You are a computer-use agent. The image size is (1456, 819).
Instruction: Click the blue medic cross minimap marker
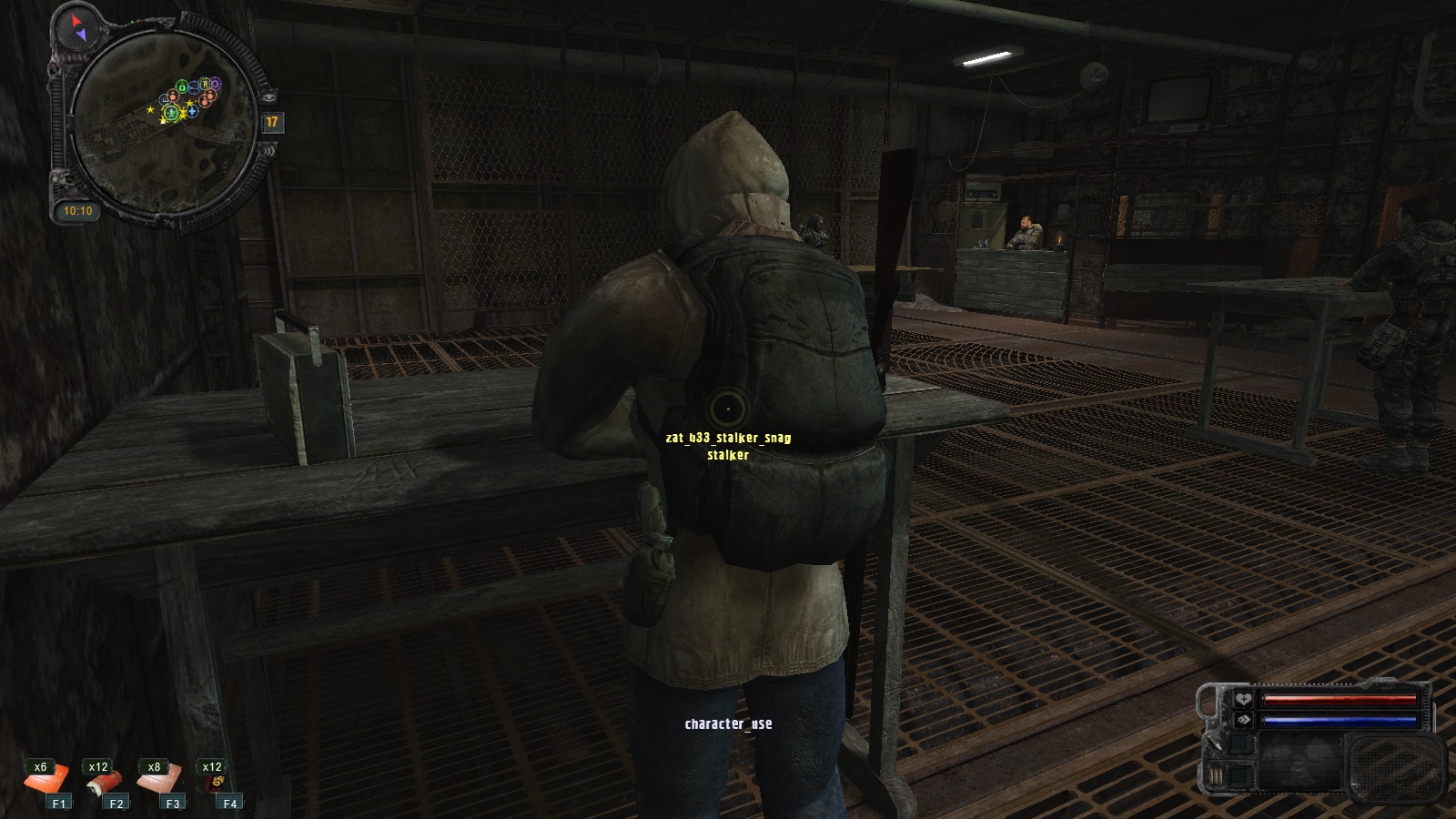coord(193,112)
